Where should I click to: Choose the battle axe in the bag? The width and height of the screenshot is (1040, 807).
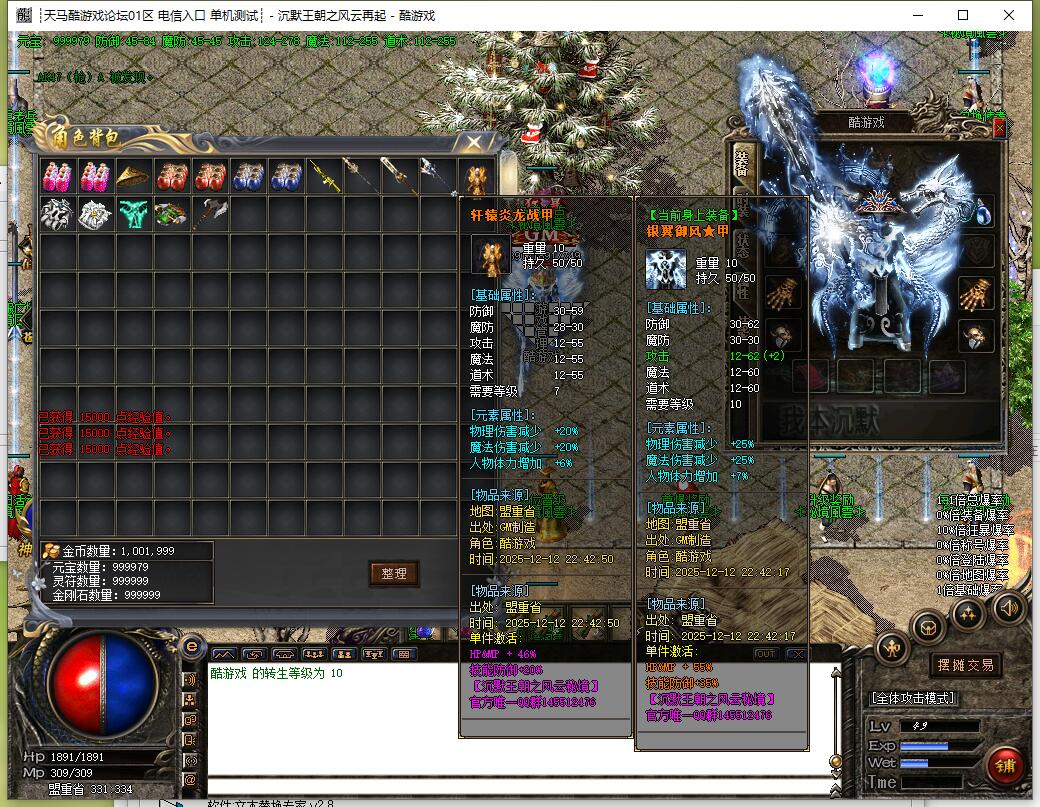[209, 214]
